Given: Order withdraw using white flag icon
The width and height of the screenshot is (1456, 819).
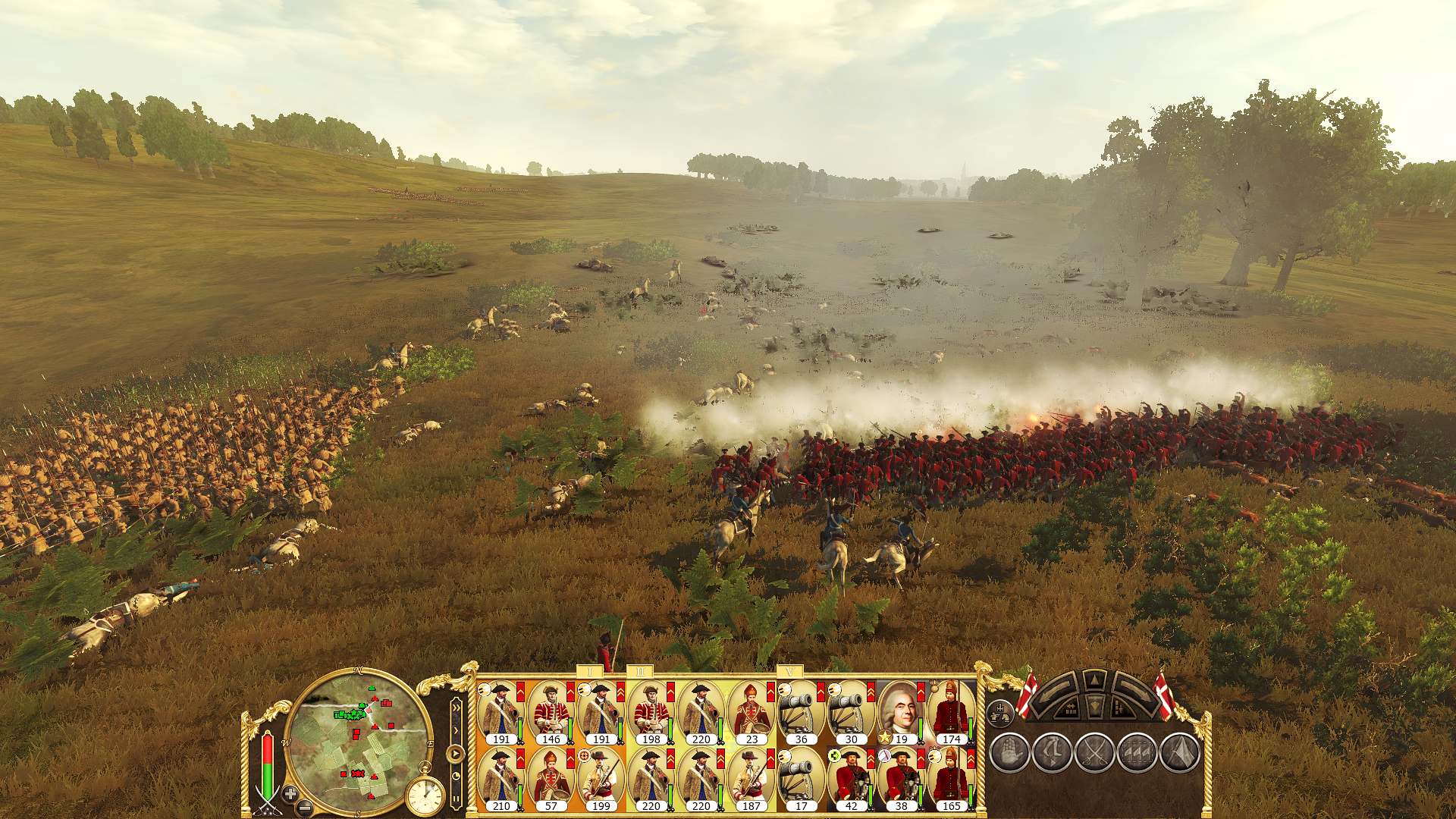Looking at the screenshot, I should (x=1179, y=753).
